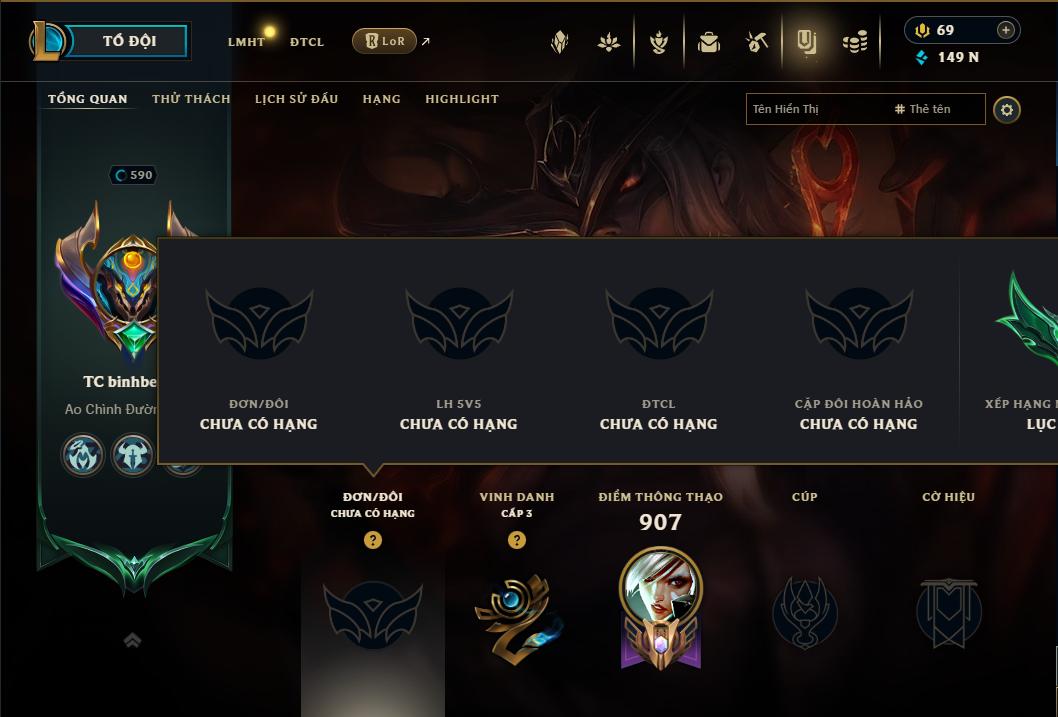Click the question mark under ĐƠN/ĐÔI
The height and width of the screenshot is (717, 1058).
pos(372,540)
